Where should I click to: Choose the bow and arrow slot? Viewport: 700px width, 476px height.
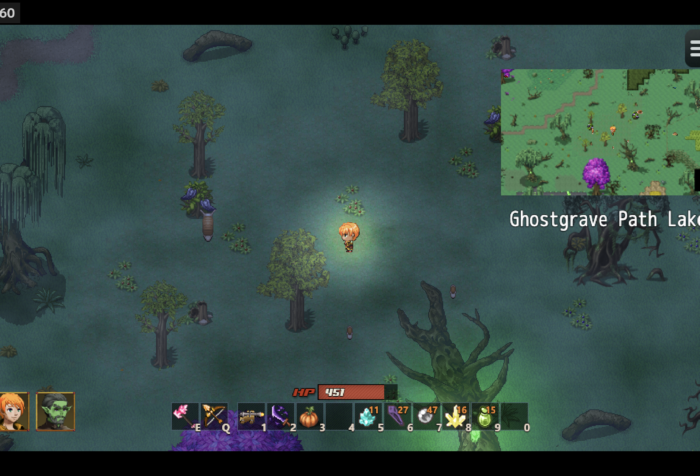point(214,416)
